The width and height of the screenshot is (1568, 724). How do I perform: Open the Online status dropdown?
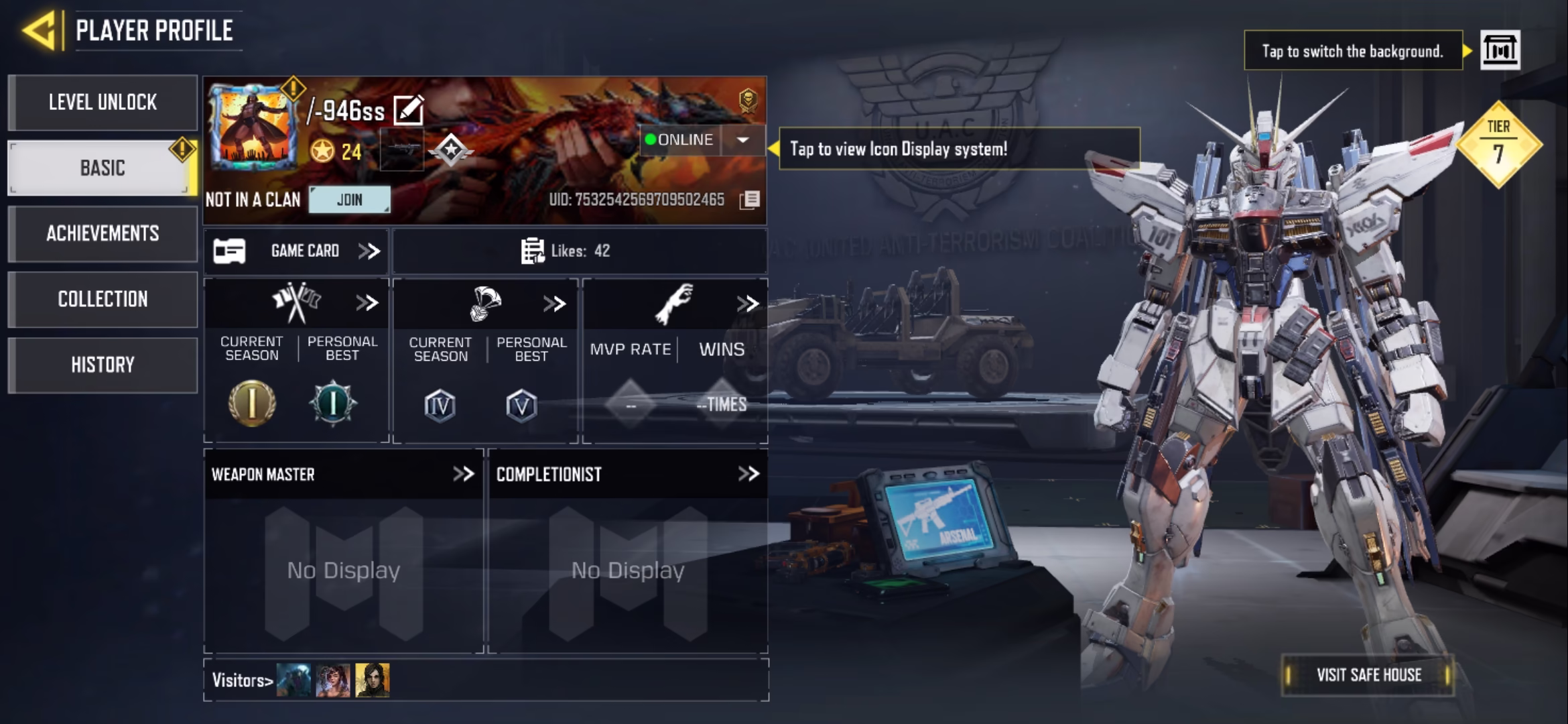[742, 140]
